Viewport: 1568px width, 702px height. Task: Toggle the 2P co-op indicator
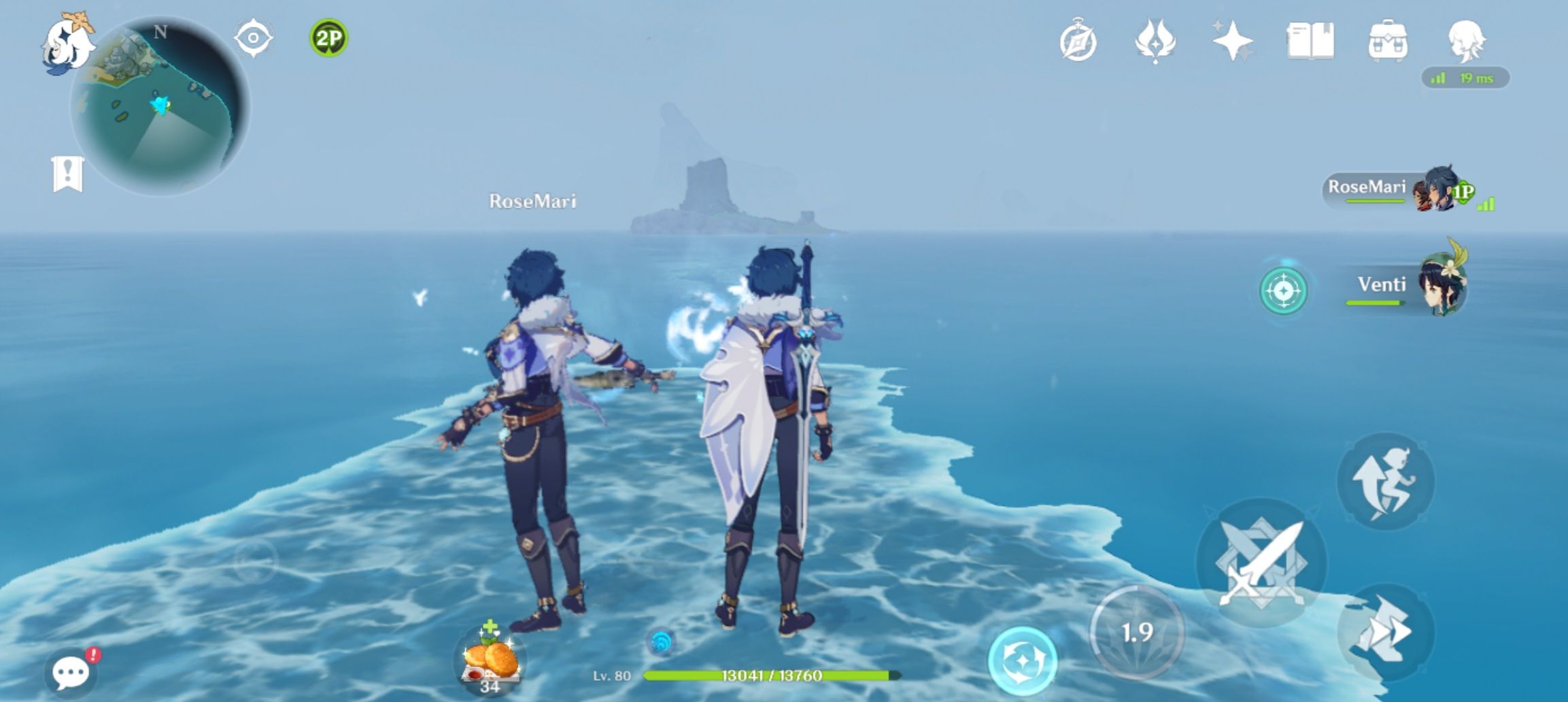tap(326, 39)
